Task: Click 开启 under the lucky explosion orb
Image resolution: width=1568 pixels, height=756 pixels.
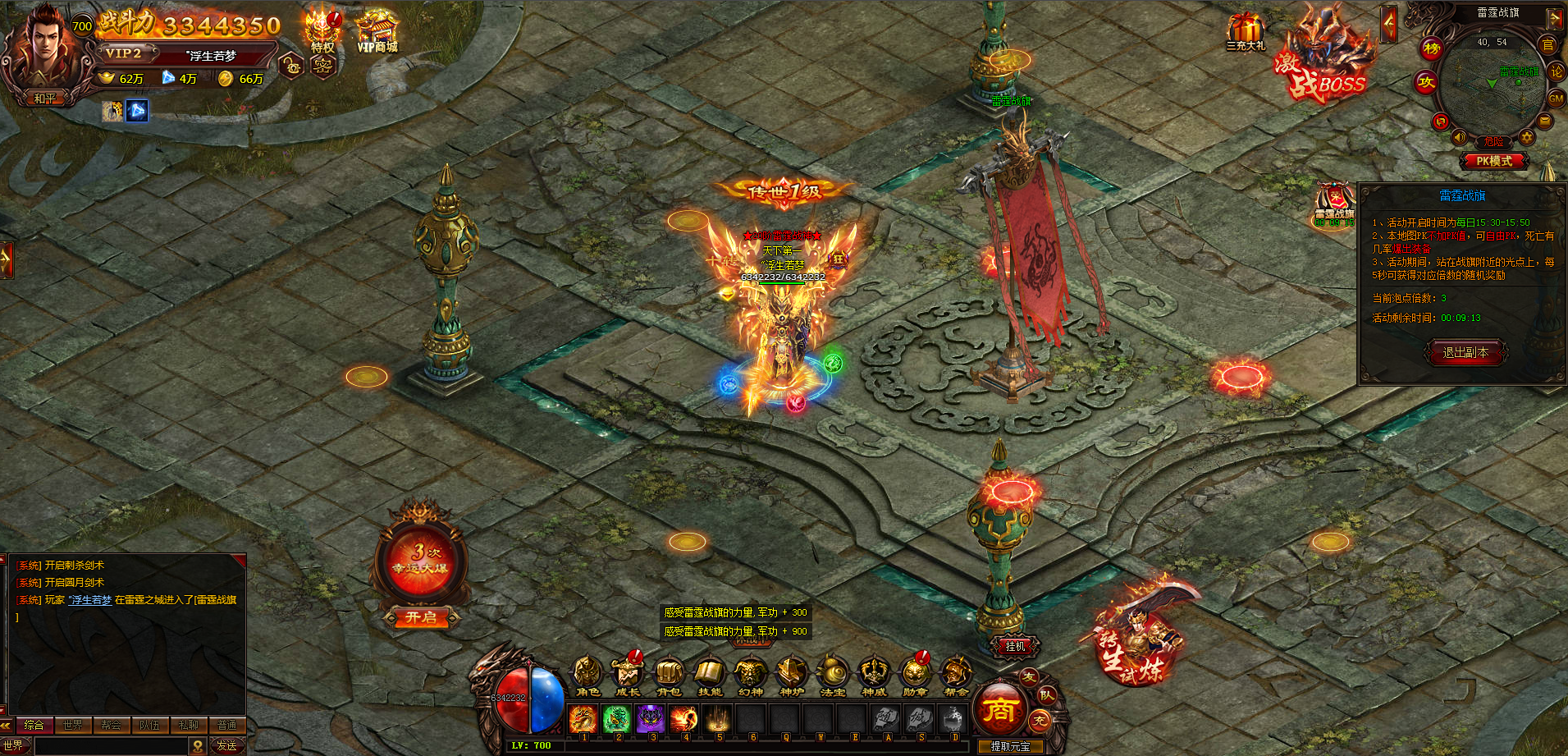Action: (x=421, y=617)
